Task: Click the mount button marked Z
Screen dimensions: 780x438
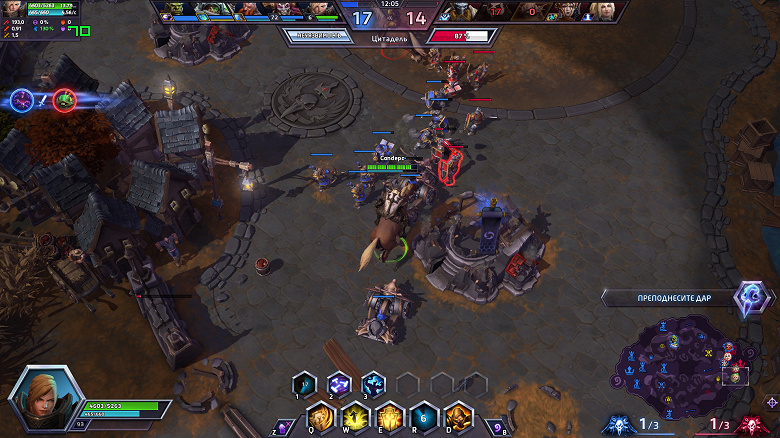Action: pyautogui.click(x=284, y=427)
